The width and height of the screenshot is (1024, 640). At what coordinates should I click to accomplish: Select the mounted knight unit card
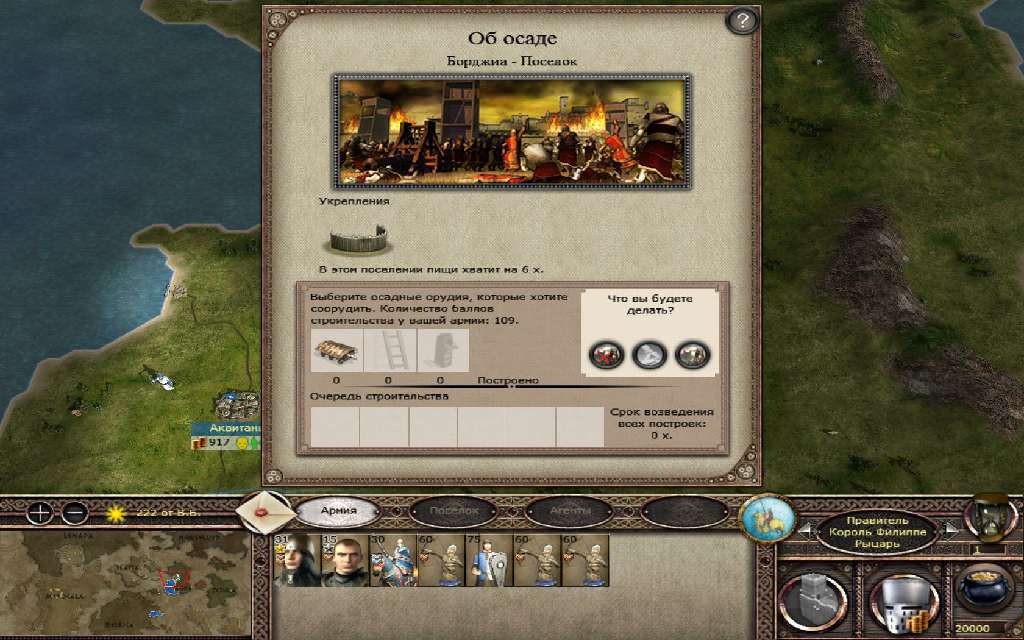point(393,562)
